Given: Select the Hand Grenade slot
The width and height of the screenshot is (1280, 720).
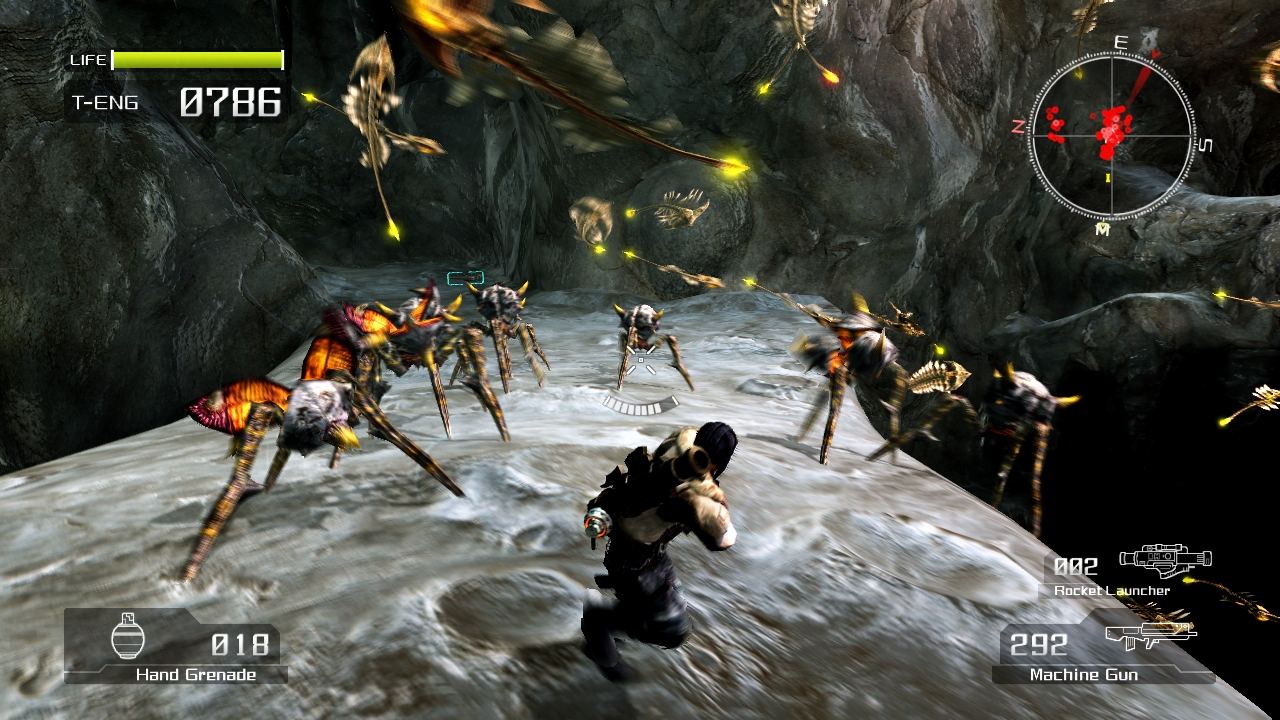Looking at the screenshot, I should tap(176, 647).
